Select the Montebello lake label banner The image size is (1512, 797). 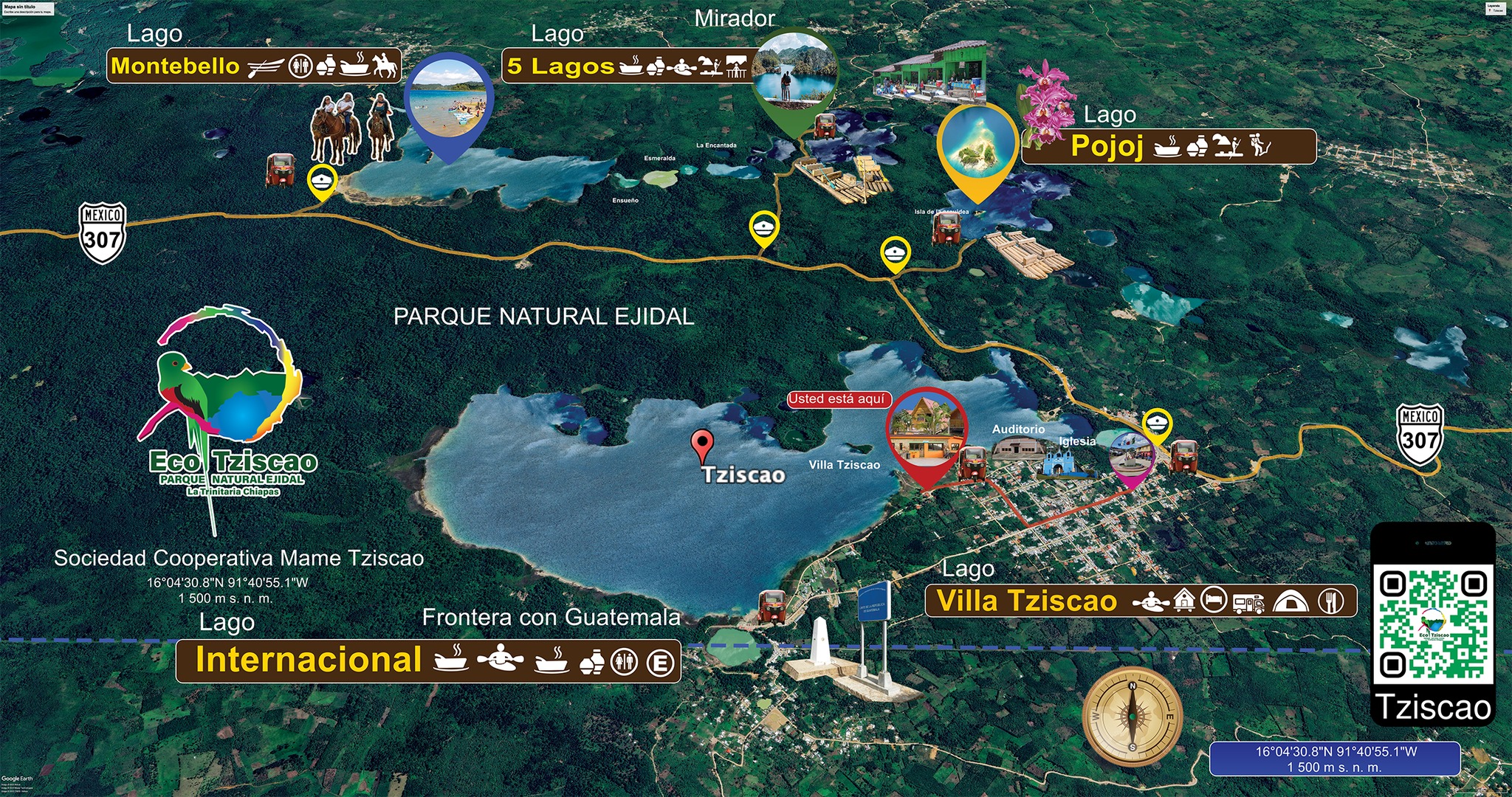pyautogui.click(x=254, y=66)
